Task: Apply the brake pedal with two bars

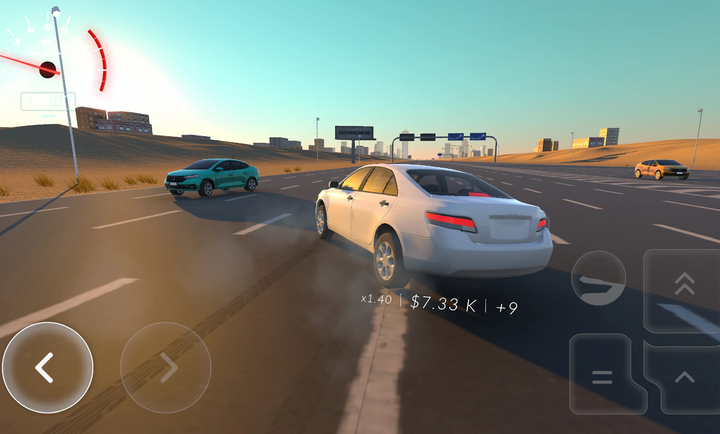Action: [602, 375]
